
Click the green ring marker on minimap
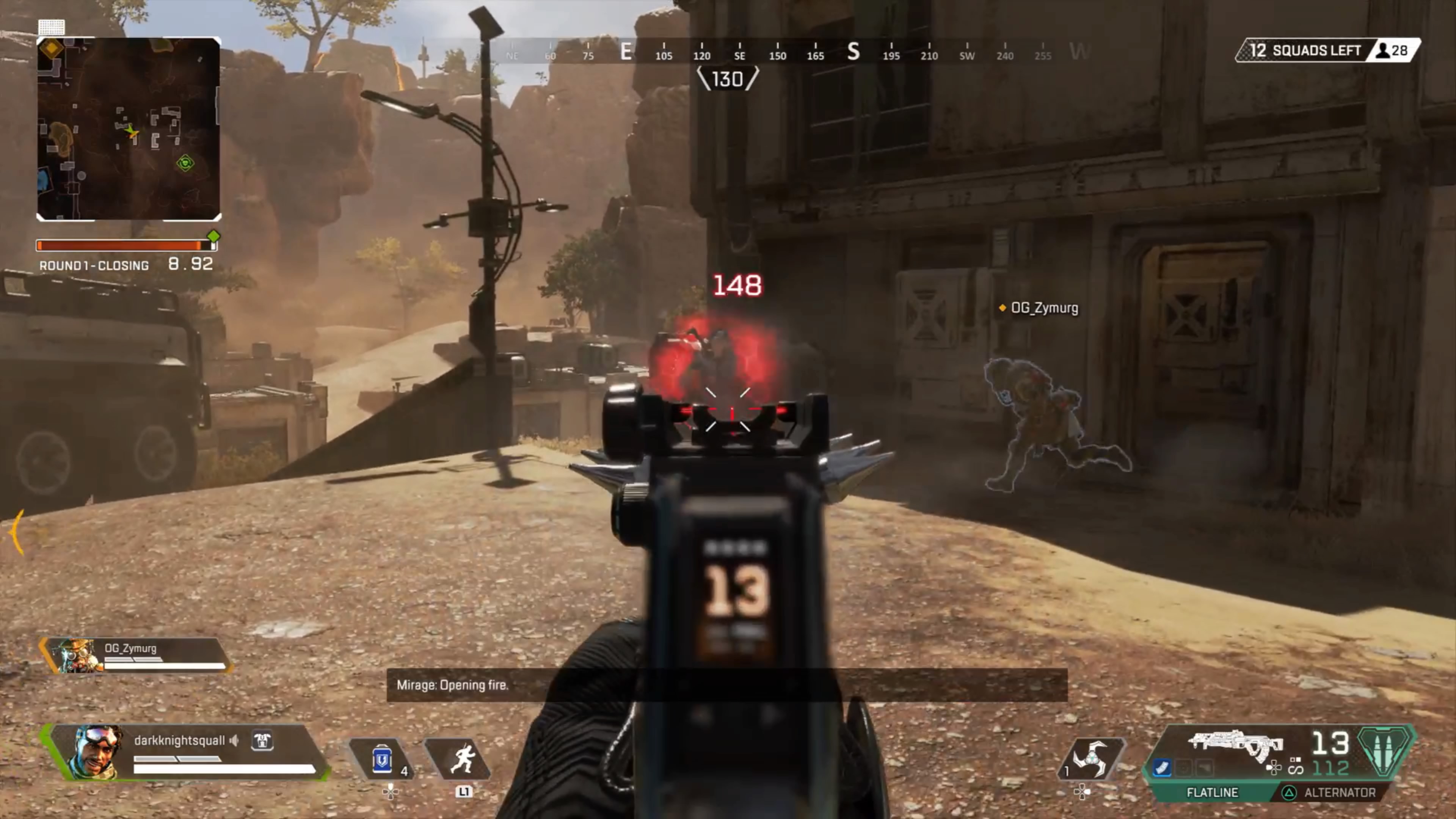185,163
